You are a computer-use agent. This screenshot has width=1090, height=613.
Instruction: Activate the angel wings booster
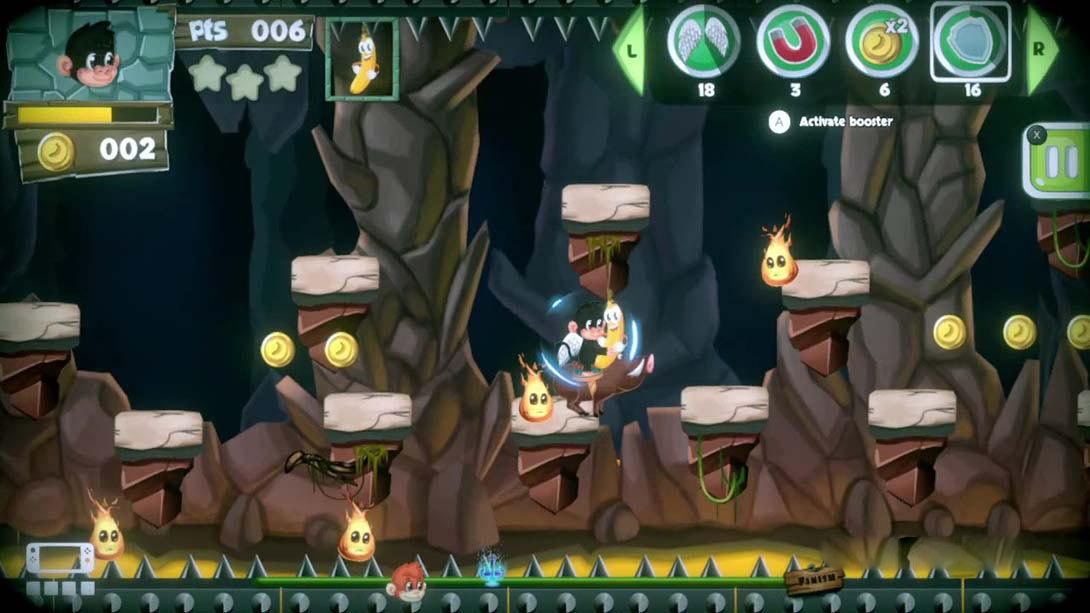(x=703, y=42)
